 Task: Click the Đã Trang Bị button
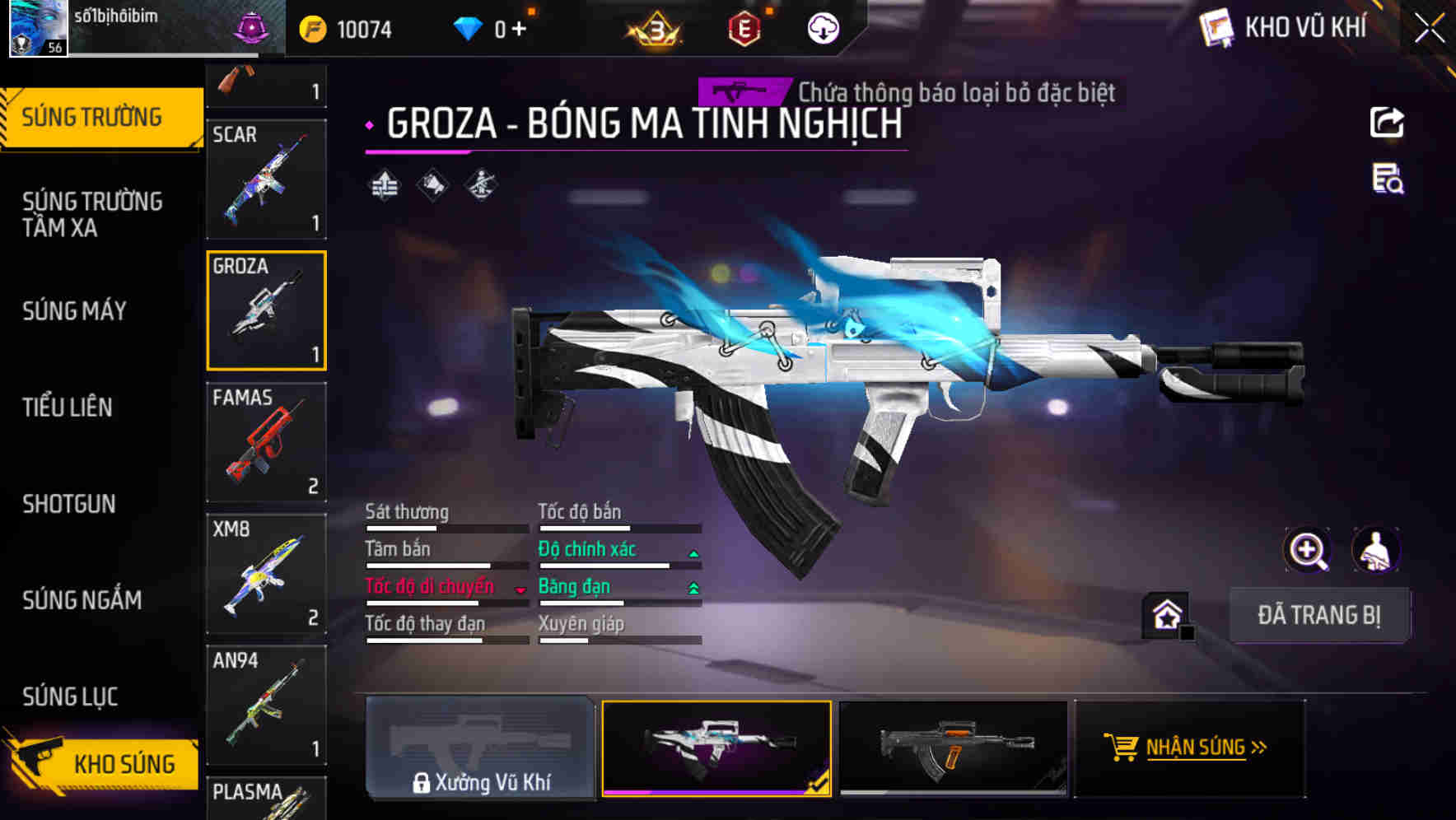[x=1318, y=615]
